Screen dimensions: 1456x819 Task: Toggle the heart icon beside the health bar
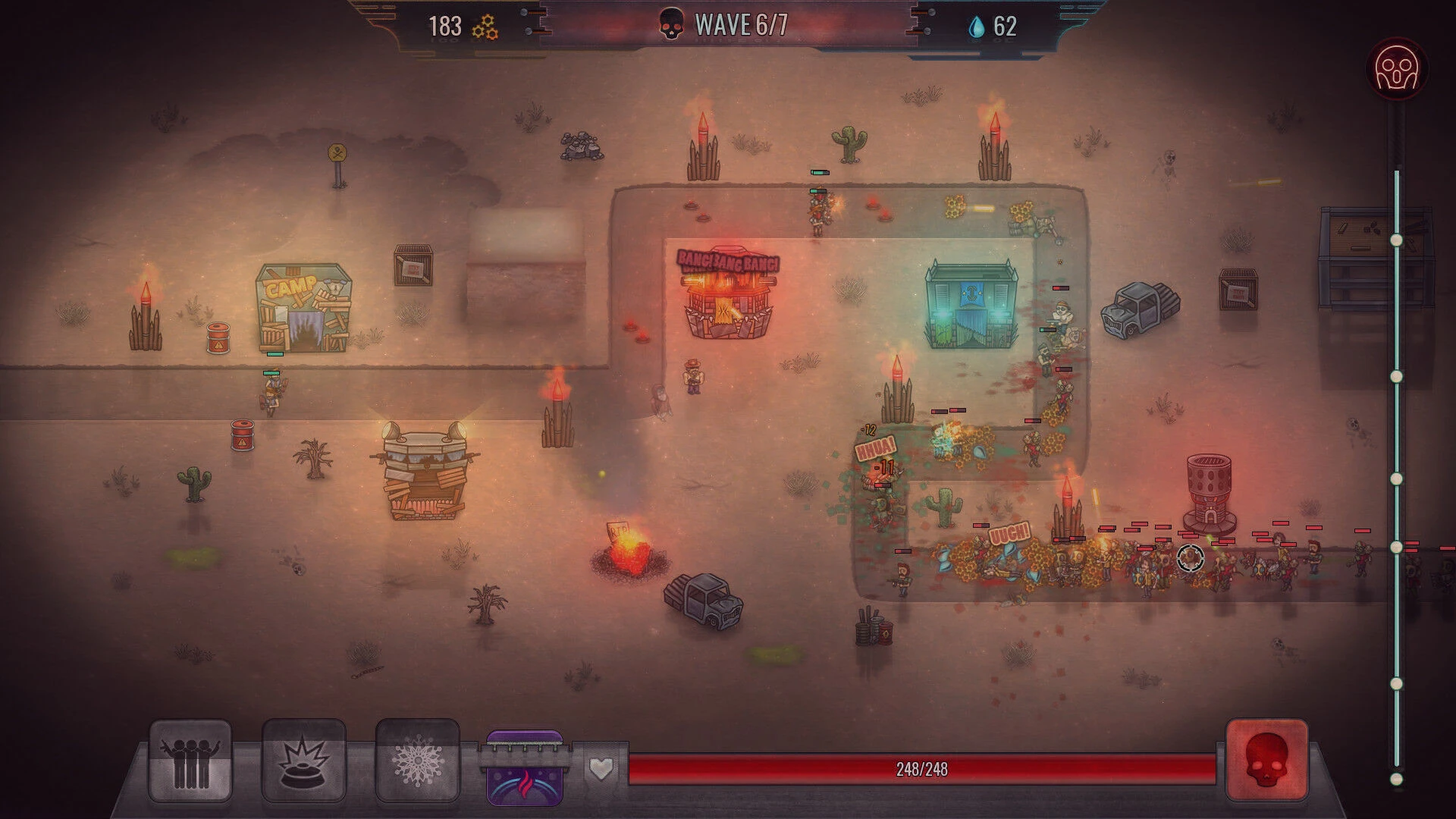coord(600,769)
